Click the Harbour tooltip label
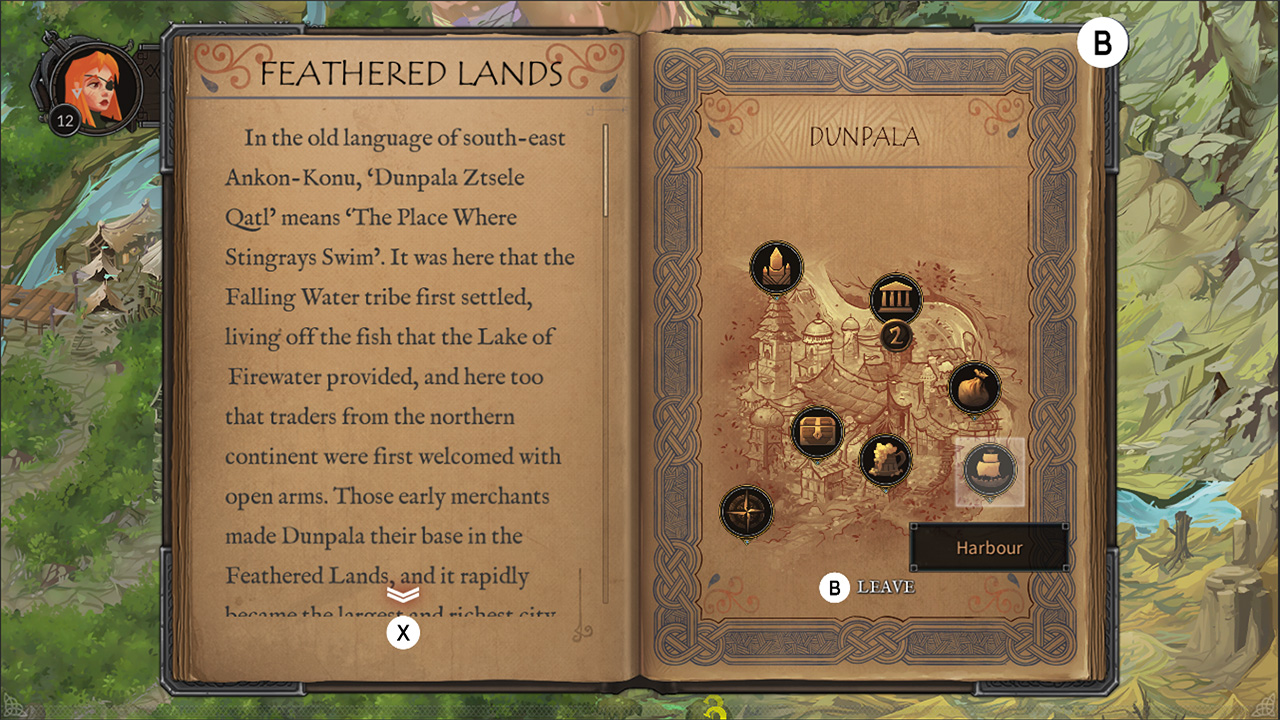This screenshot has height=720, width=1280. pos(991,547)
